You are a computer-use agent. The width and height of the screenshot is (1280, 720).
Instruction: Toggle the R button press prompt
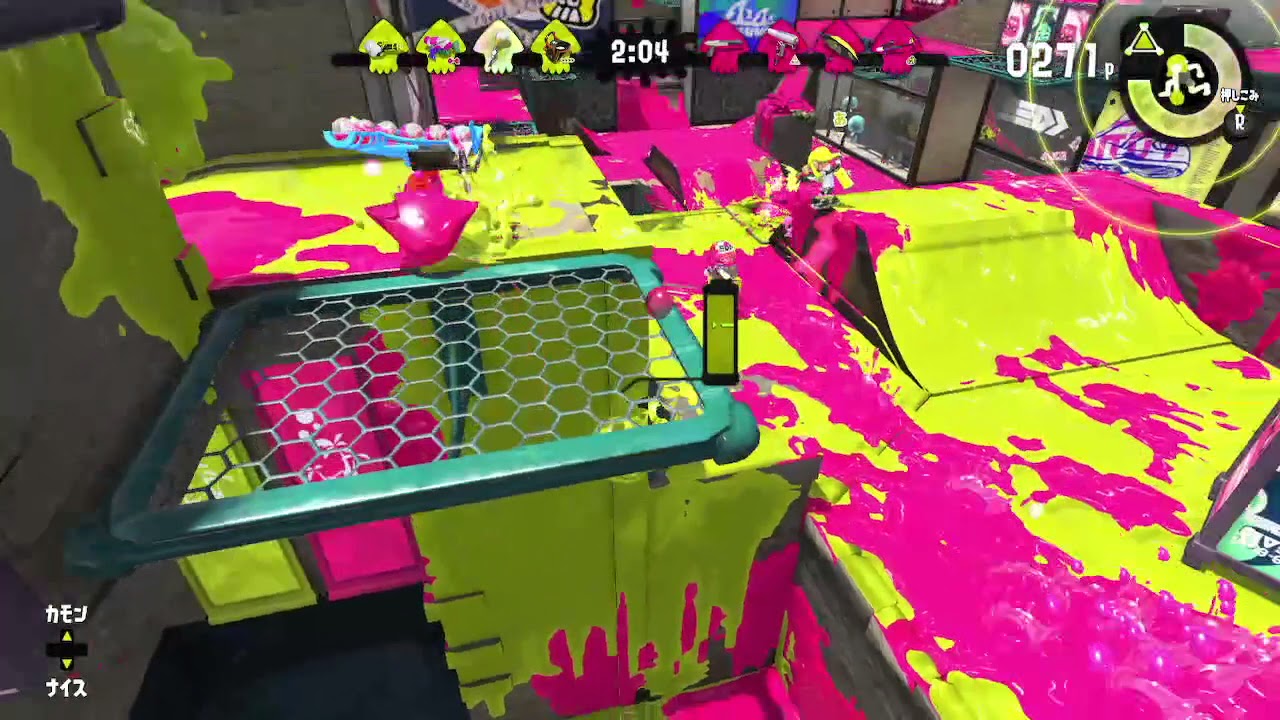(1240, 119)
